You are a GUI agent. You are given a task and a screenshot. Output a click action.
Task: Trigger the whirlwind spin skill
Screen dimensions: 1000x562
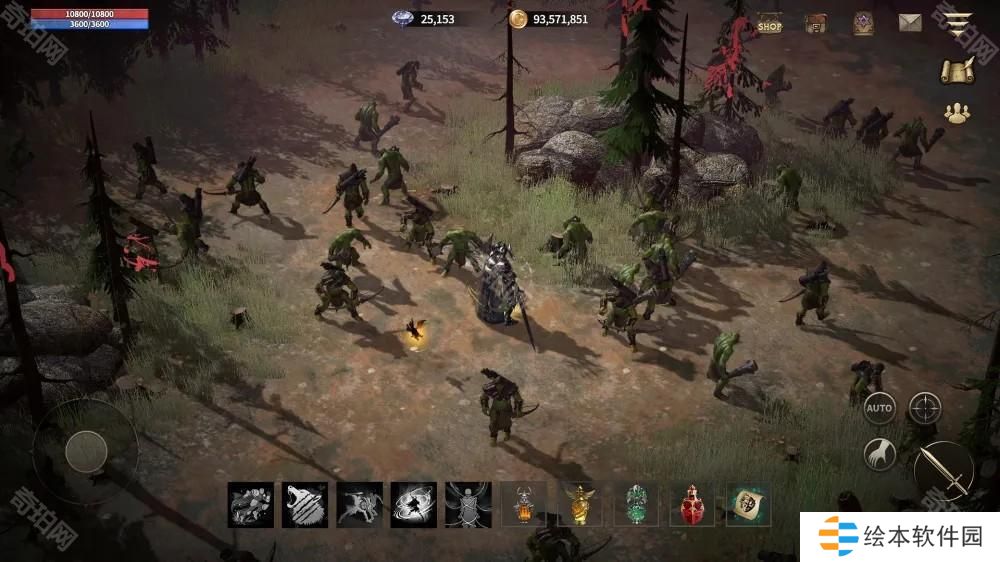pos(413,504)
